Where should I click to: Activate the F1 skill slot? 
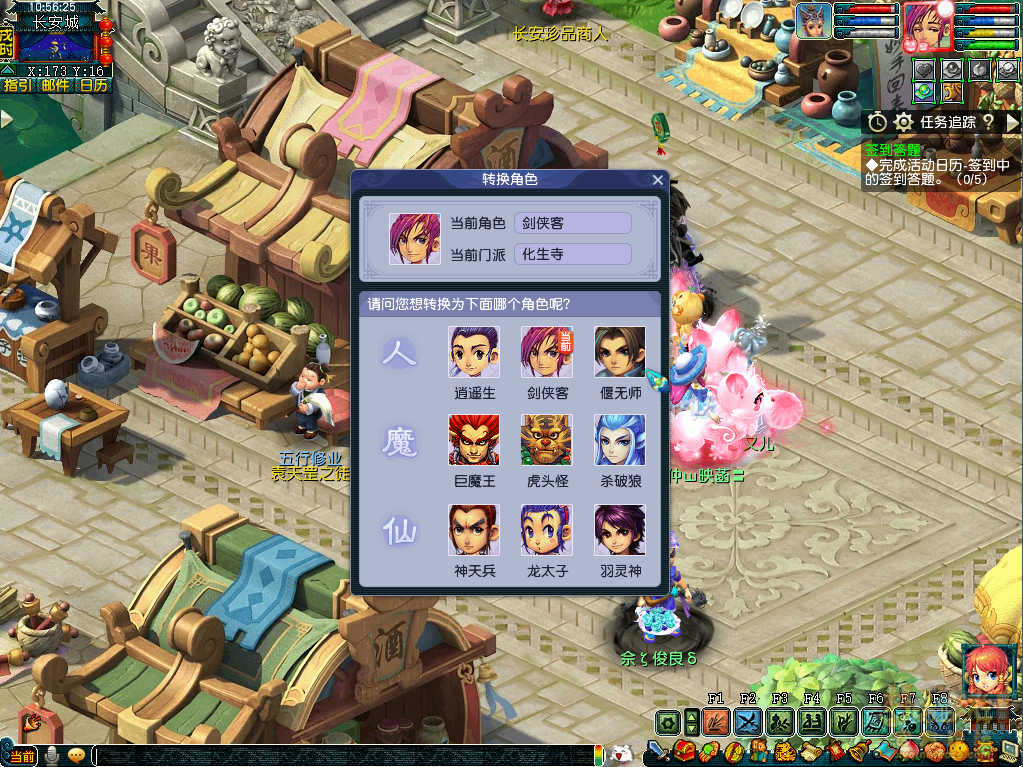click(x=715, y=722)
